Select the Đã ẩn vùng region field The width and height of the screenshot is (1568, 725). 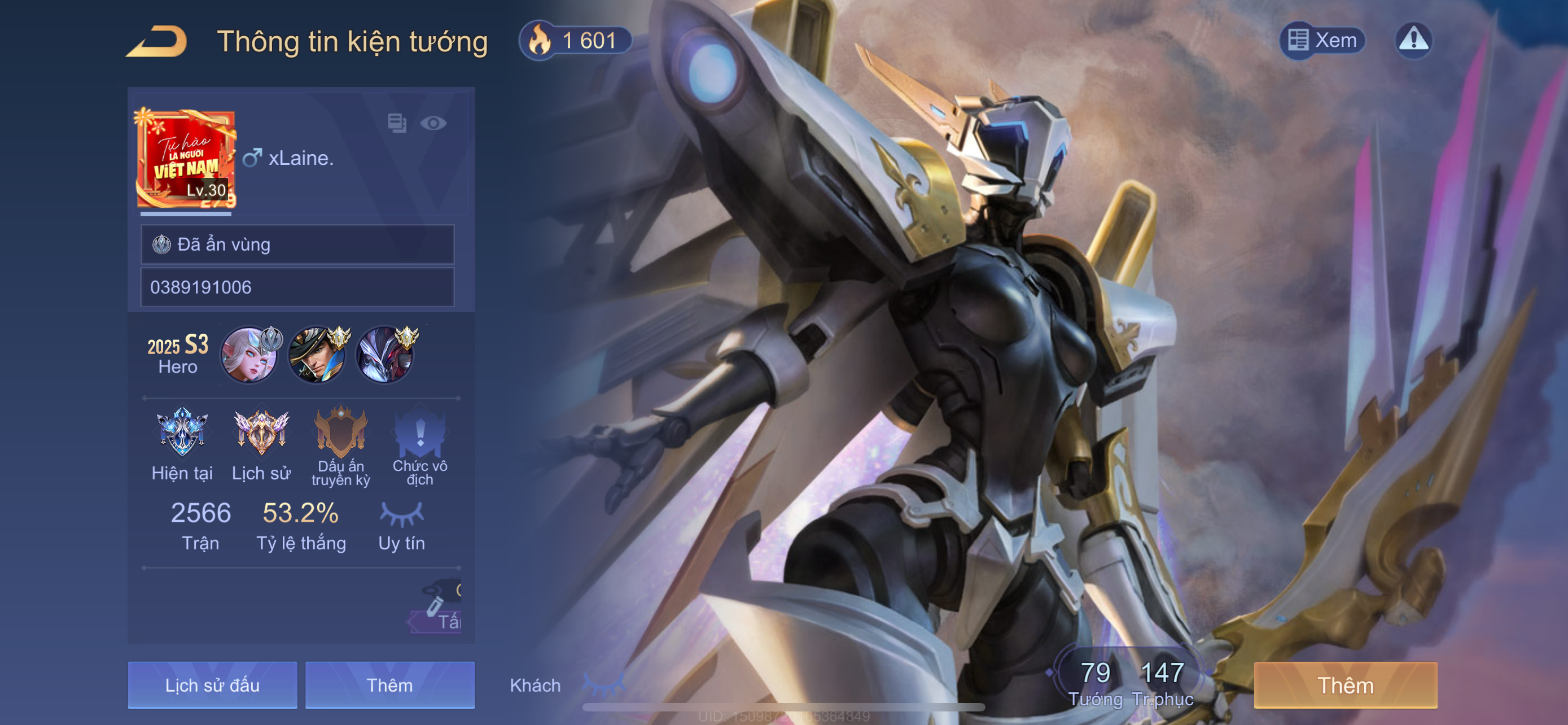[297, 244]
